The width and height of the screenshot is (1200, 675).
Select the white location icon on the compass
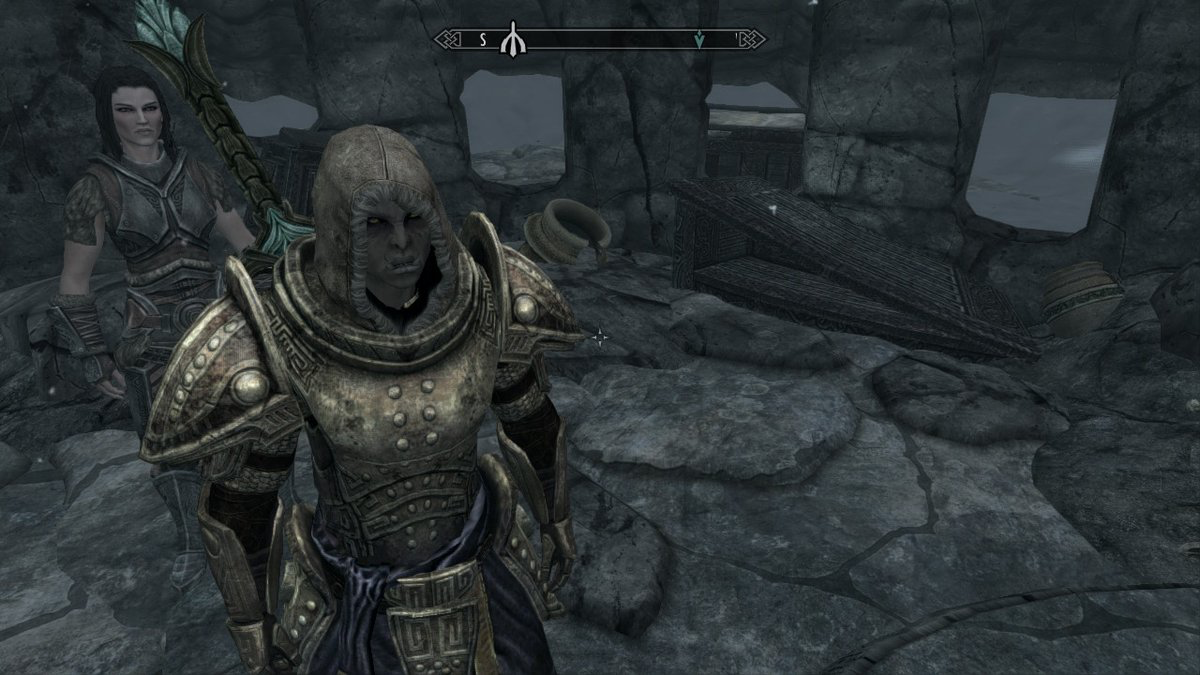(x=512, y=40)
